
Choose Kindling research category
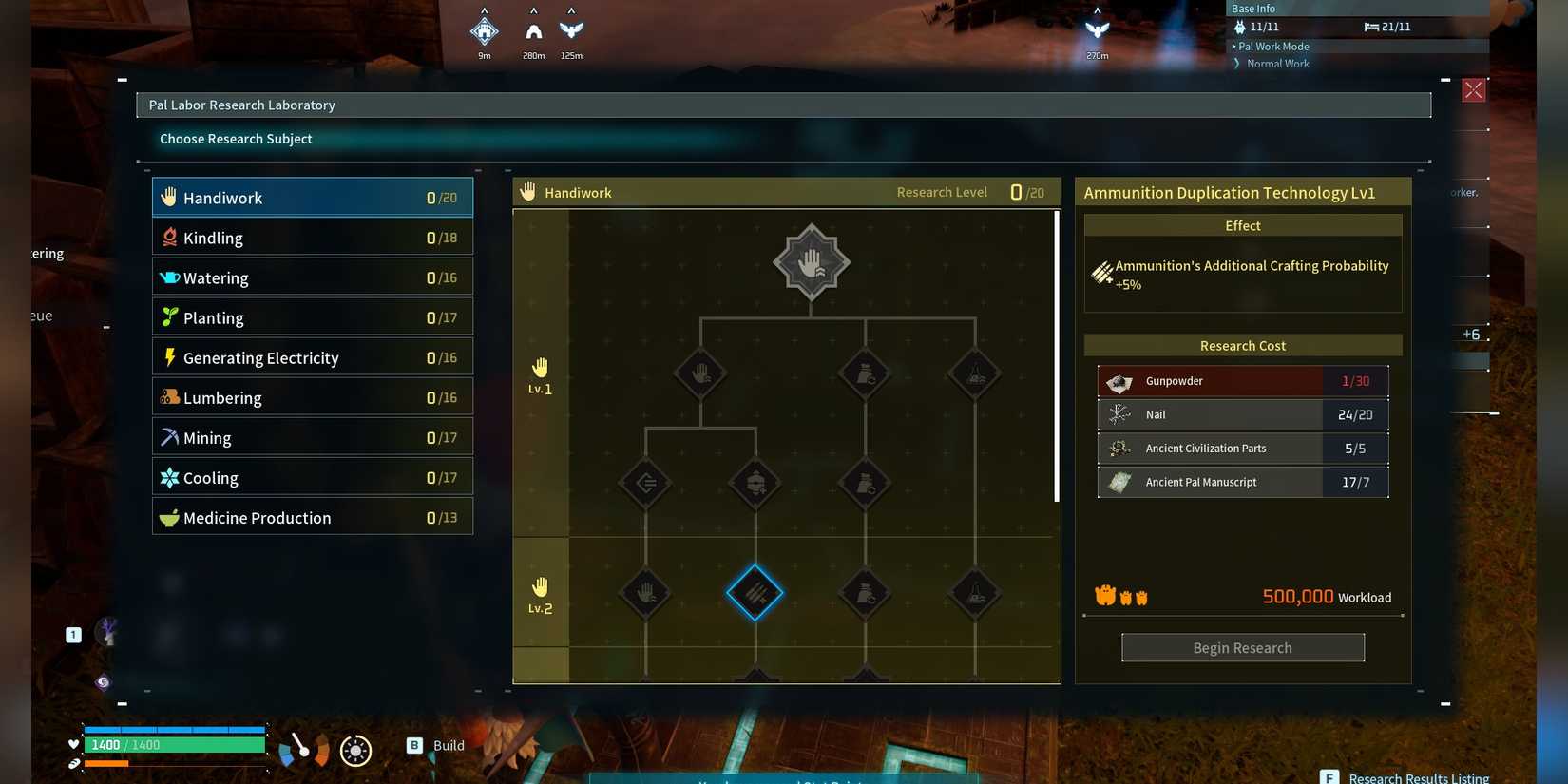pos(312,238)
